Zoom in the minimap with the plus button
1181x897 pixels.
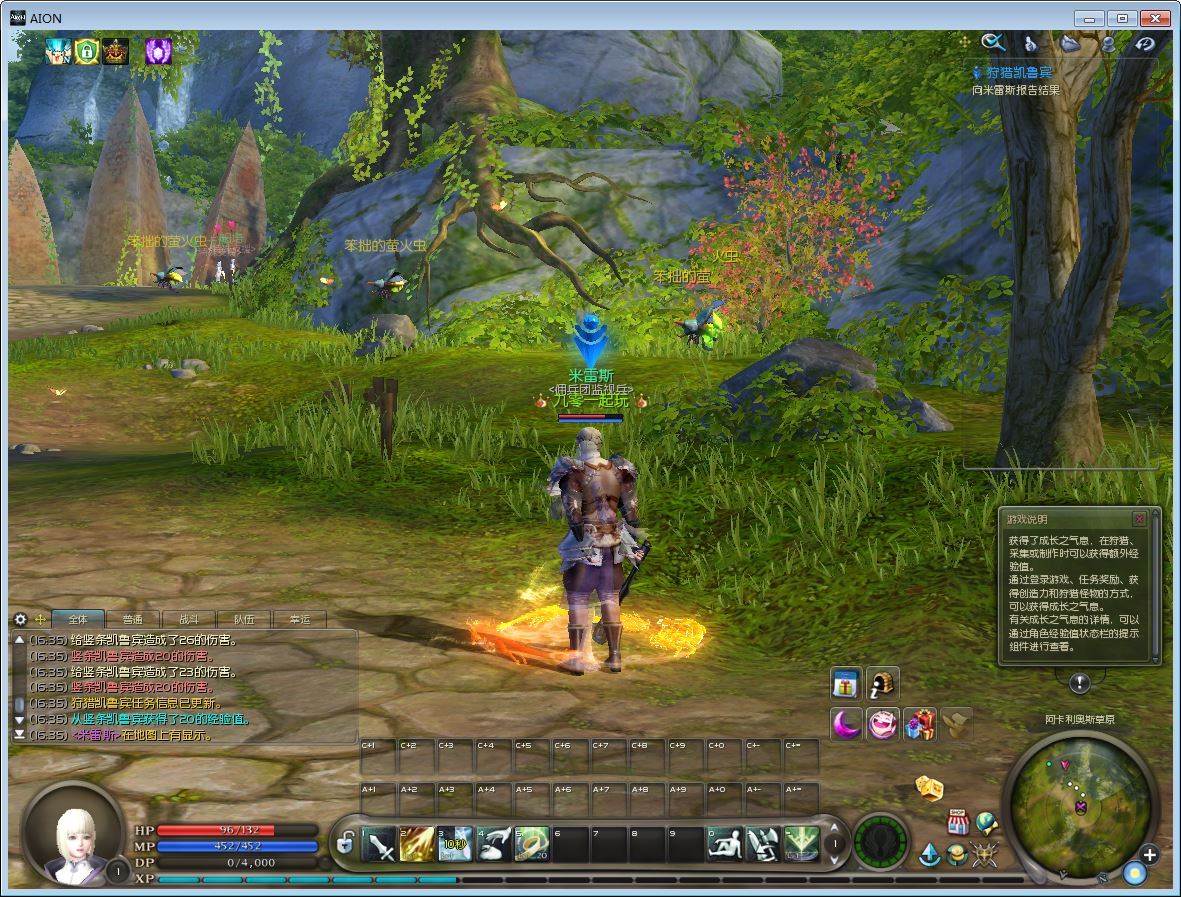[1149, 854]
